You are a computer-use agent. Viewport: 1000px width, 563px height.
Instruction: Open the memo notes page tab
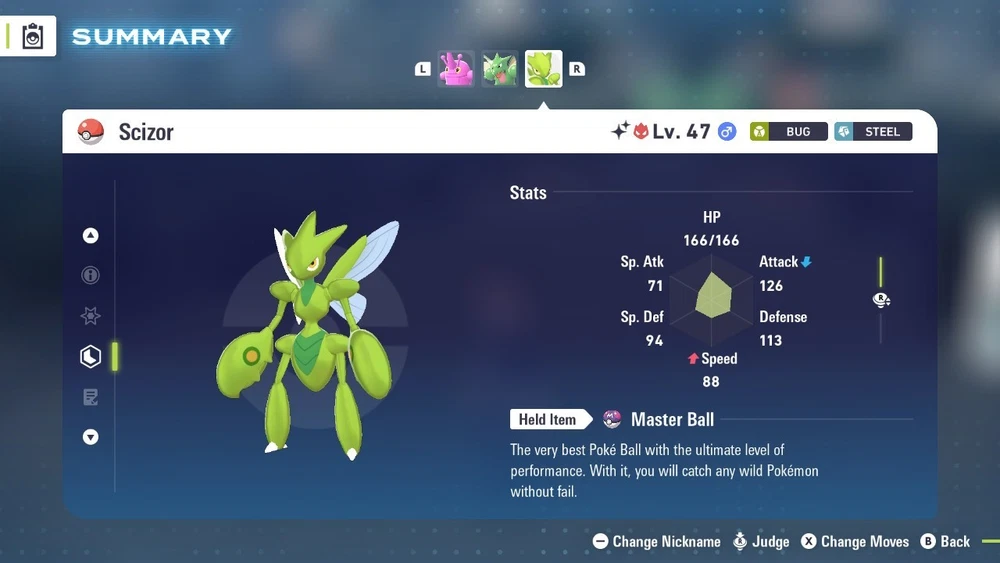click(91, 397)
